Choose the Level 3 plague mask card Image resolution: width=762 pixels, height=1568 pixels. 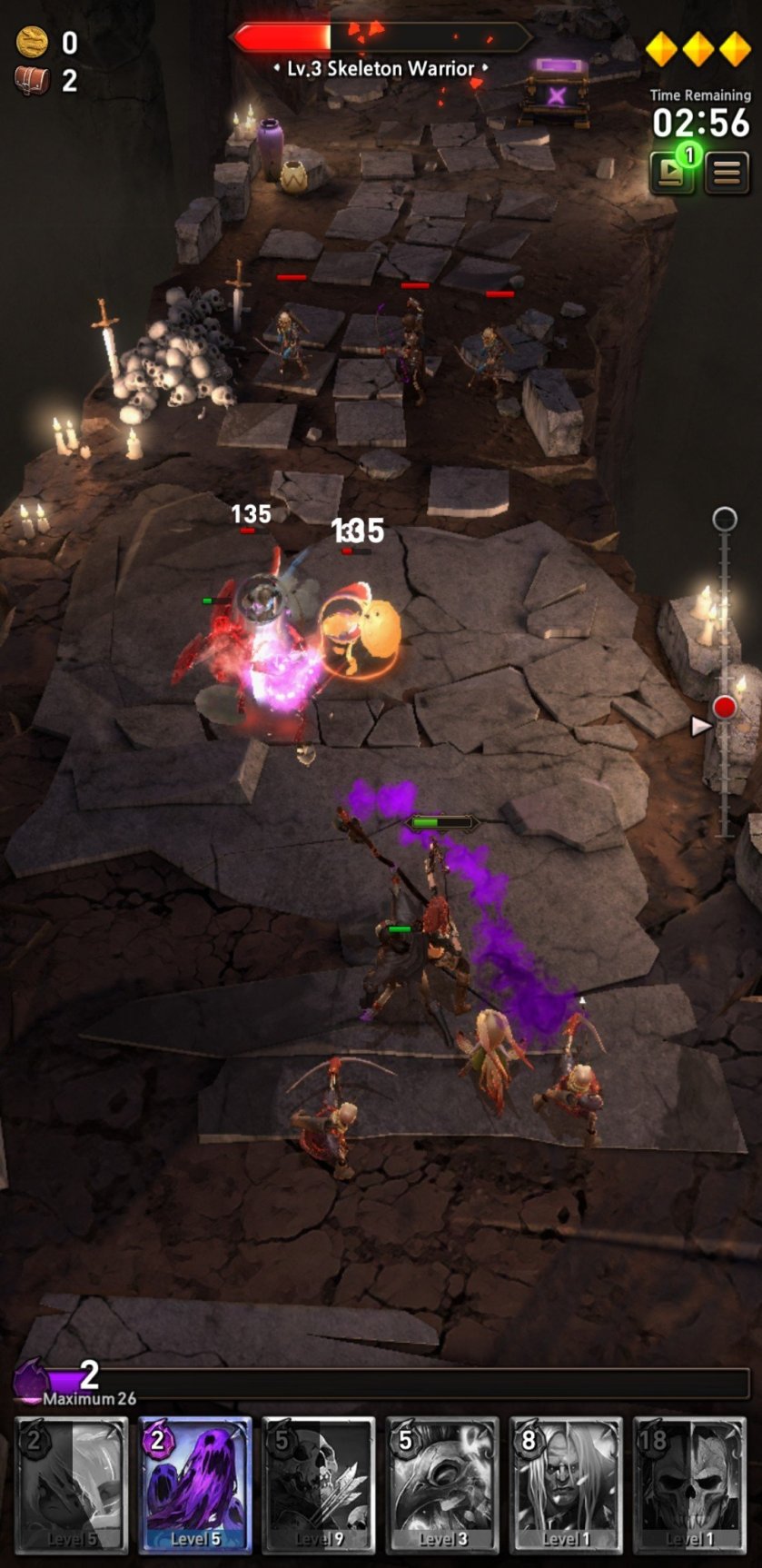[442, 1484]
